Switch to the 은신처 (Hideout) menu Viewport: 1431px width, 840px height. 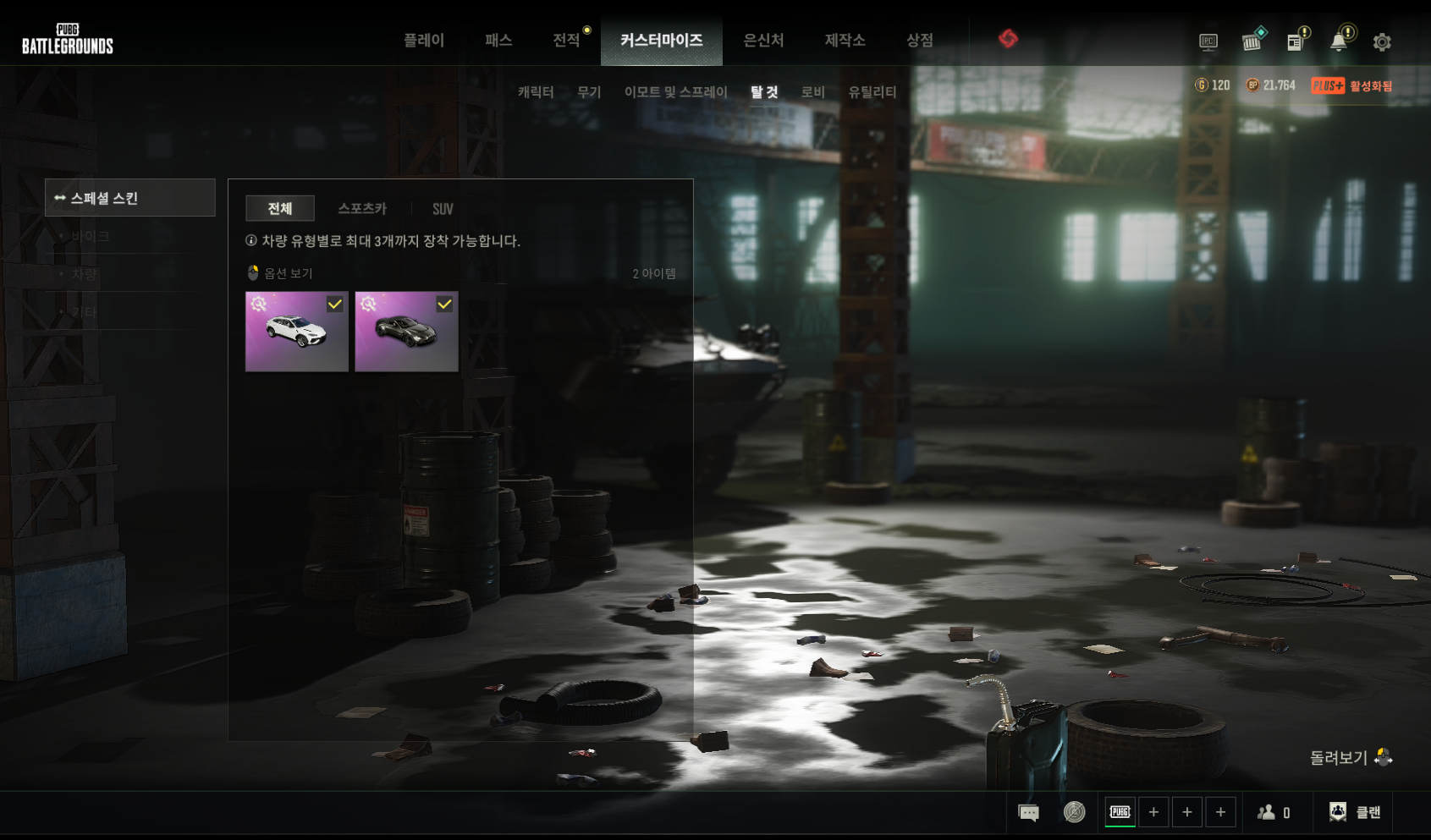coord(763,41)
